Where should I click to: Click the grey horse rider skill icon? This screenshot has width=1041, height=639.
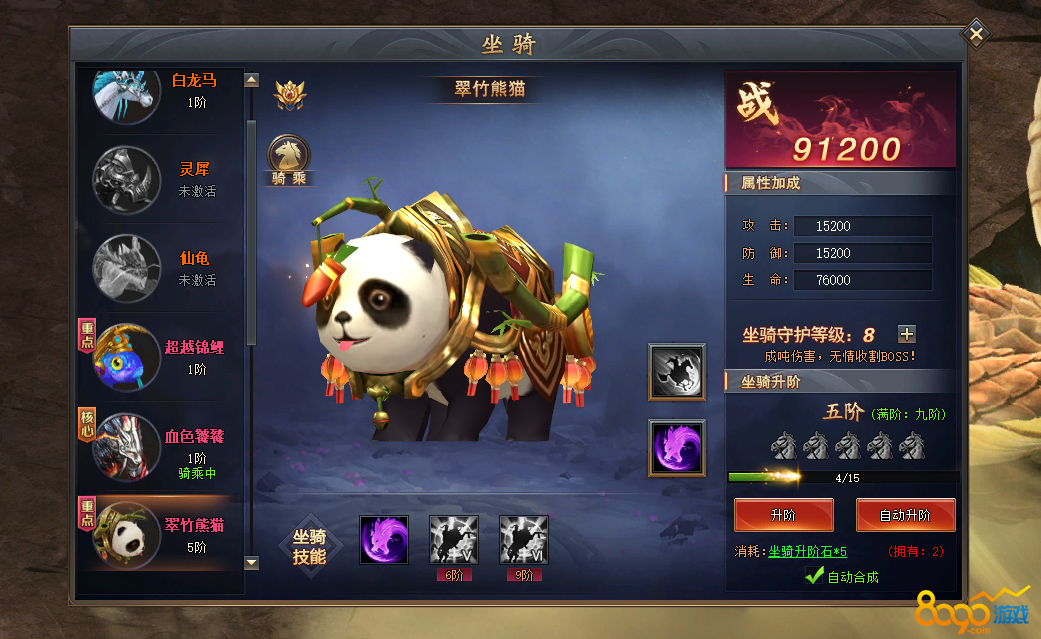coord(676,372)
